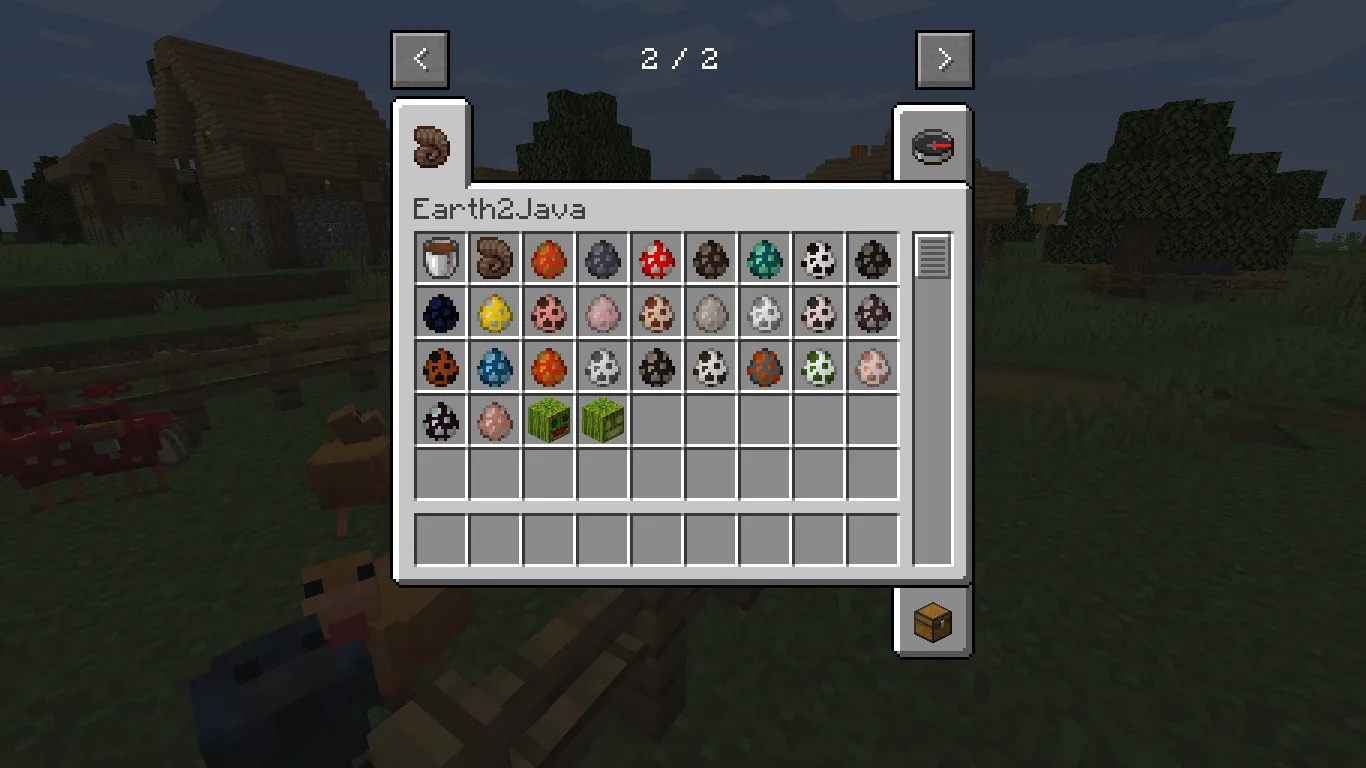The width and height of the screenshot is (1366, 768).
Task: Select the second Melon Golem block
Action: [602, 420]
